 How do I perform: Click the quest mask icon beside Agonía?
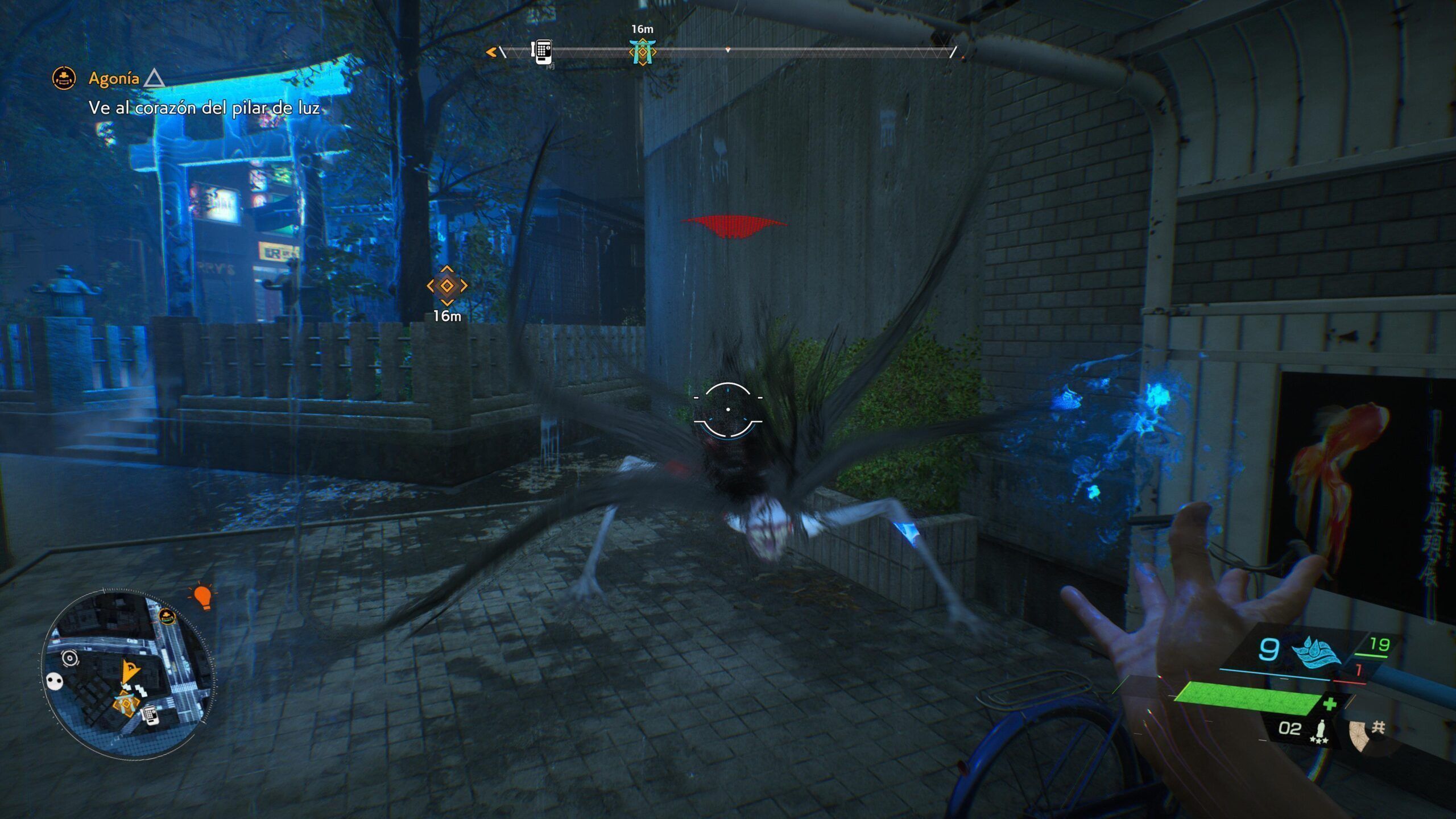click(64, 78)
